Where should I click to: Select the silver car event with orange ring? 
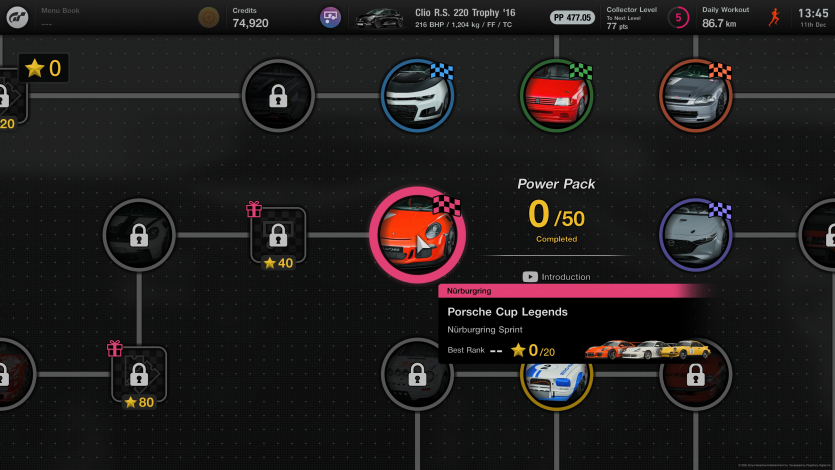click(696, 95)
